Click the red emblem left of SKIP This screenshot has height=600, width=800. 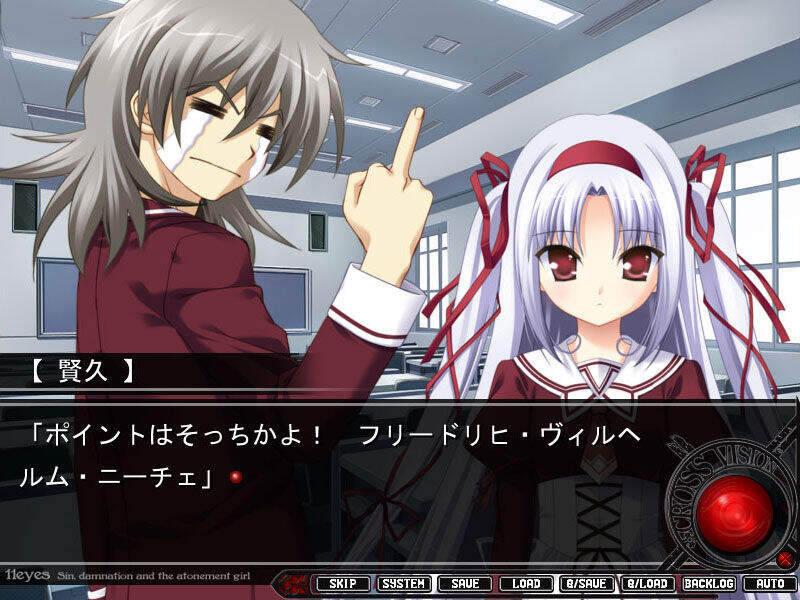pyautogui.click(x=296, y=582)
